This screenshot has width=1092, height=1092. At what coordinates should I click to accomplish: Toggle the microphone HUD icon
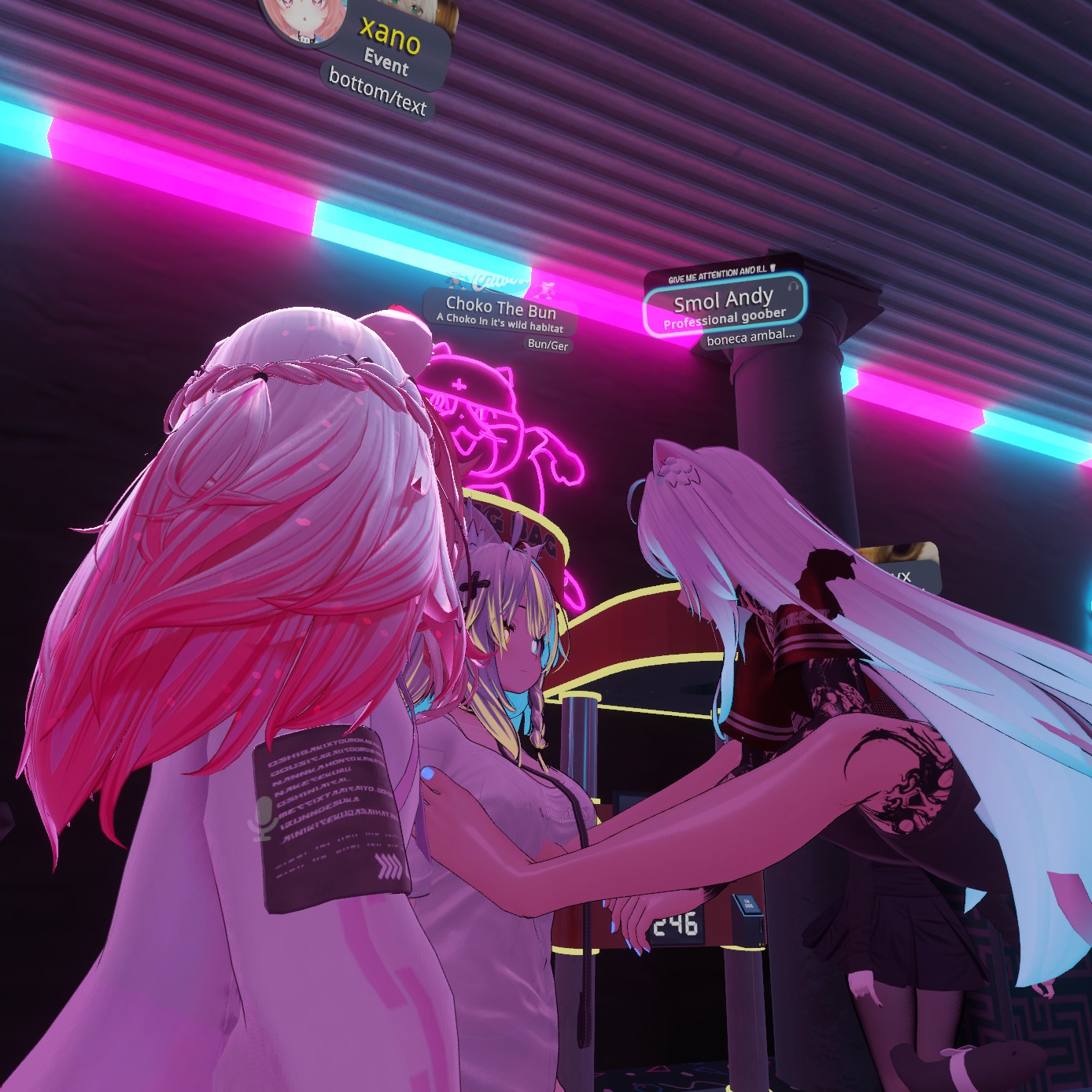262,817
